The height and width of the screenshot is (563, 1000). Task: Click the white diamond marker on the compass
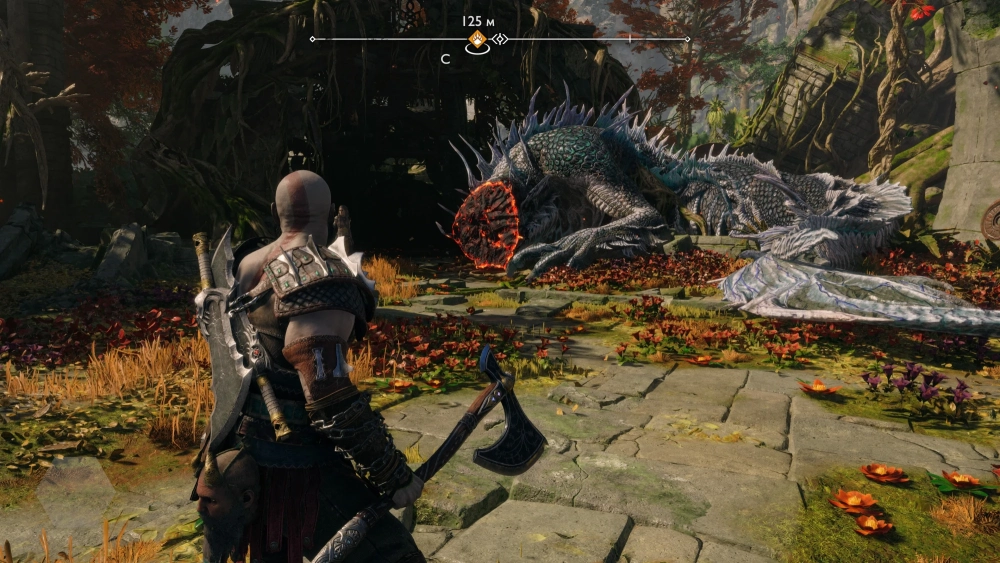tap(501, 39)
